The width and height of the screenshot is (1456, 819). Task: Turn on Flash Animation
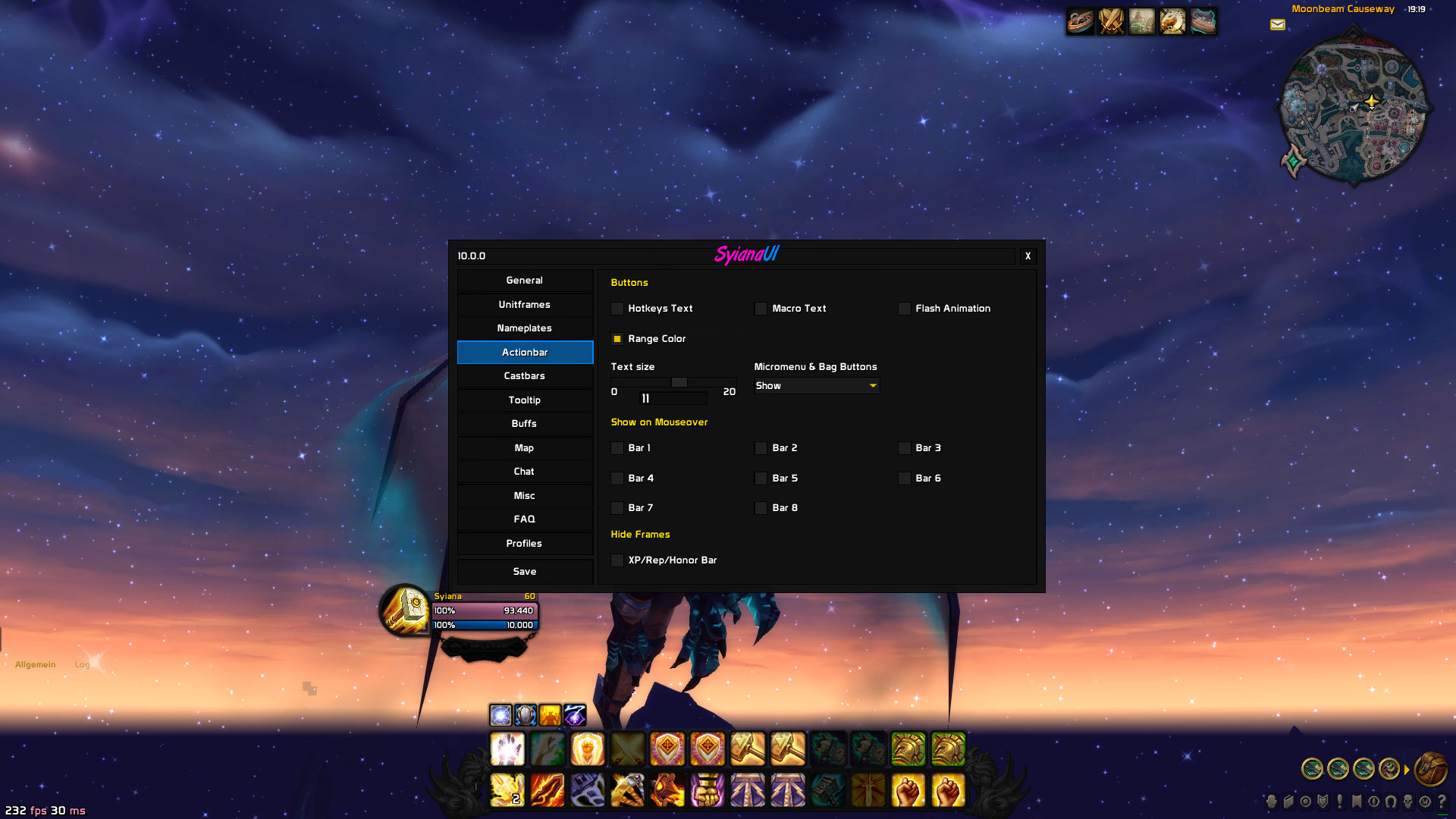point(904,309)
